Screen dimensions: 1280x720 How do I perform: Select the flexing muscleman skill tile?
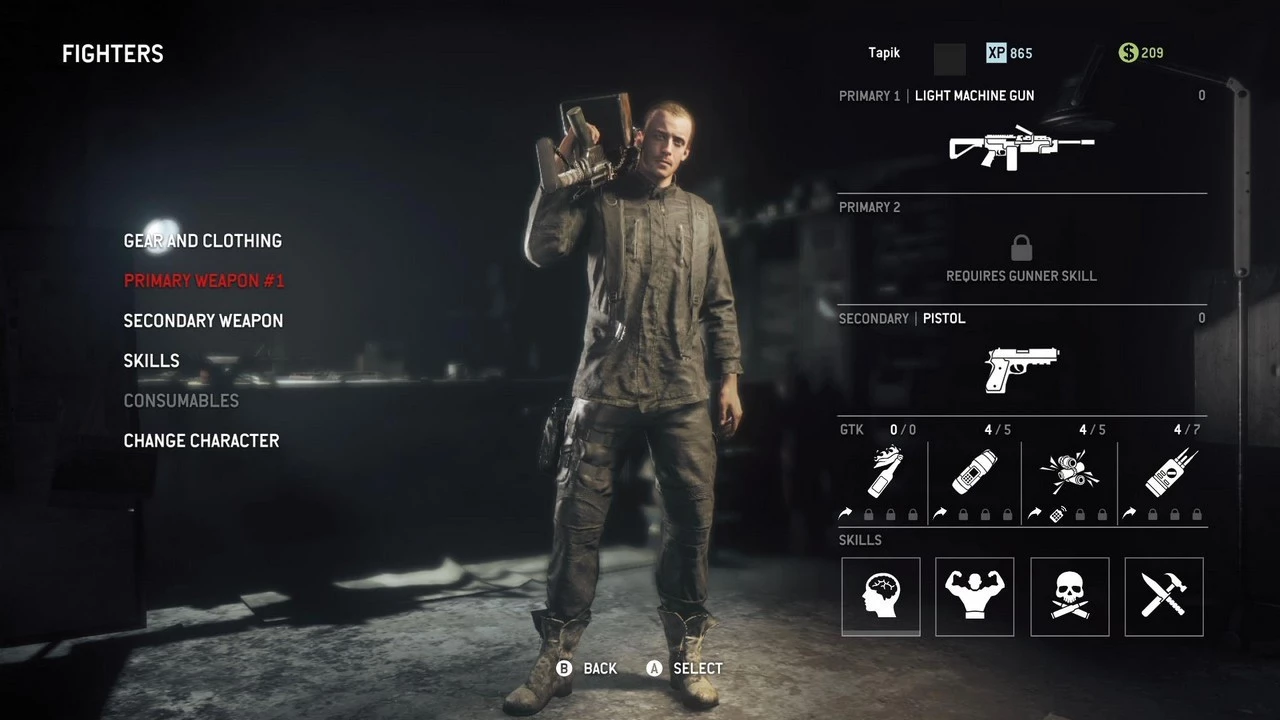(975, 597)
